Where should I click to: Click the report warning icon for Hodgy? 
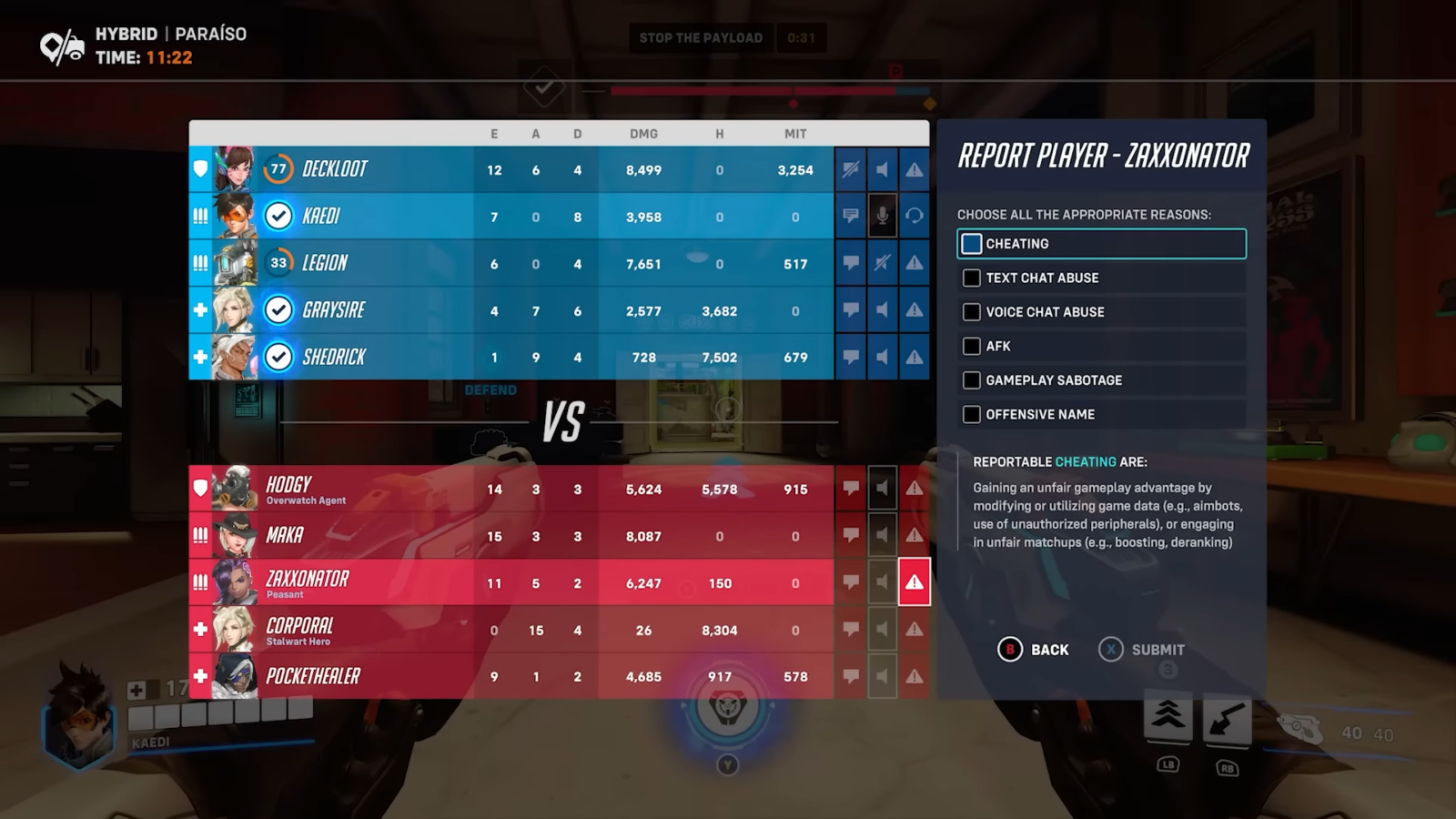[914, 488]
